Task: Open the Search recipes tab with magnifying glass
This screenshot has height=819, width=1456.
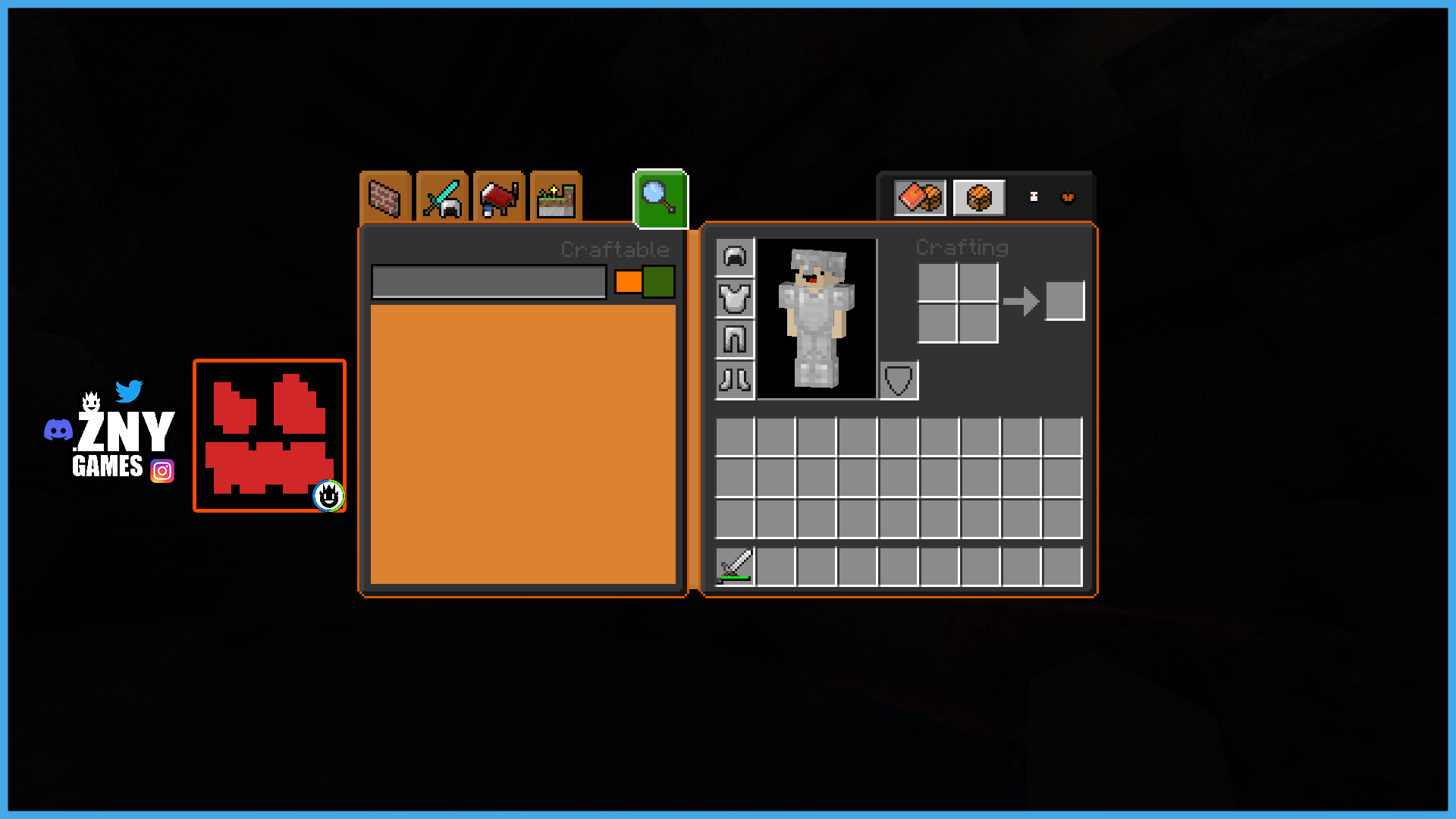Action: [x=659, y=198]
